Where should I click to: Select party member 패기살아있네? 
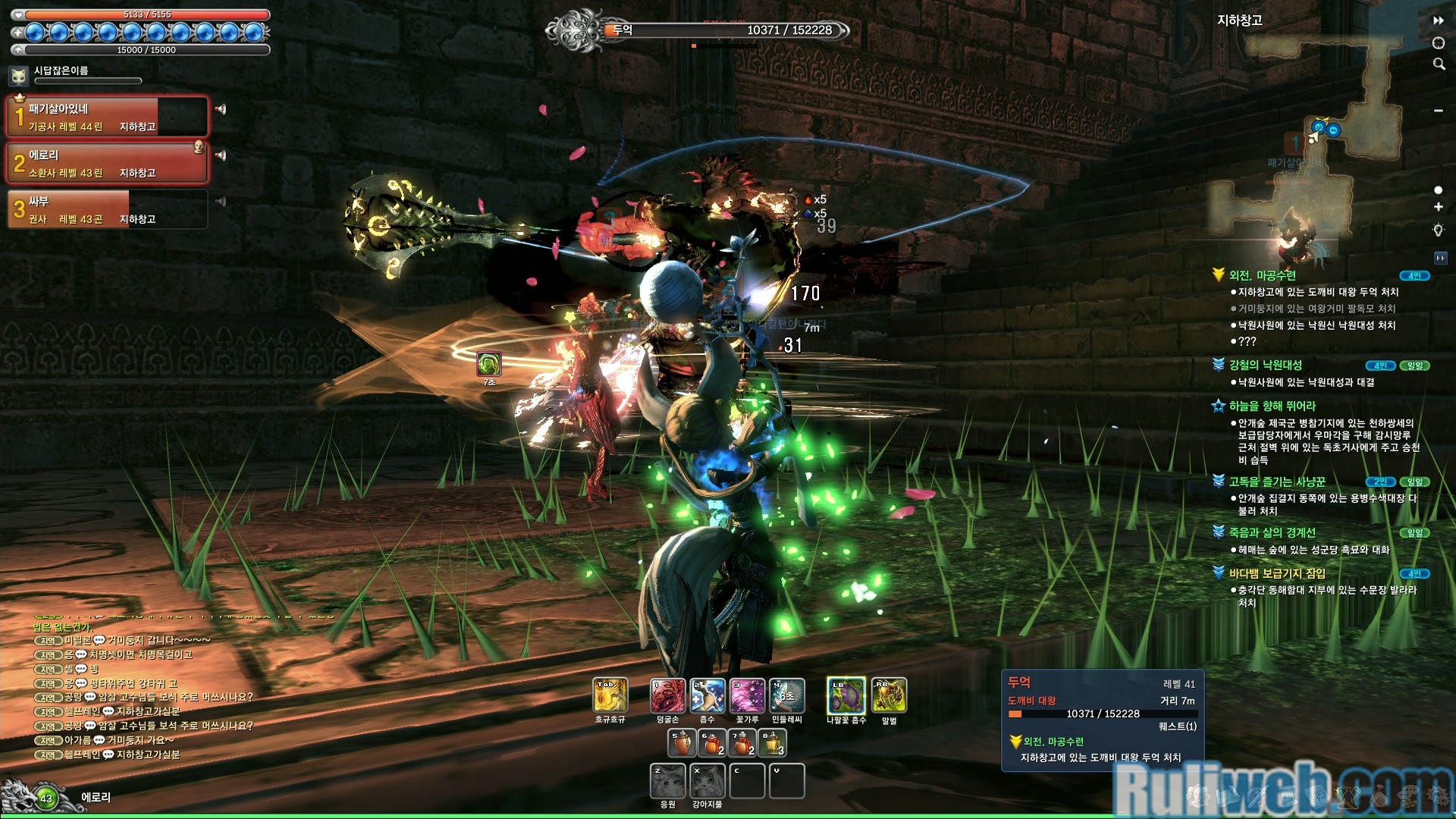coord(106,117)
